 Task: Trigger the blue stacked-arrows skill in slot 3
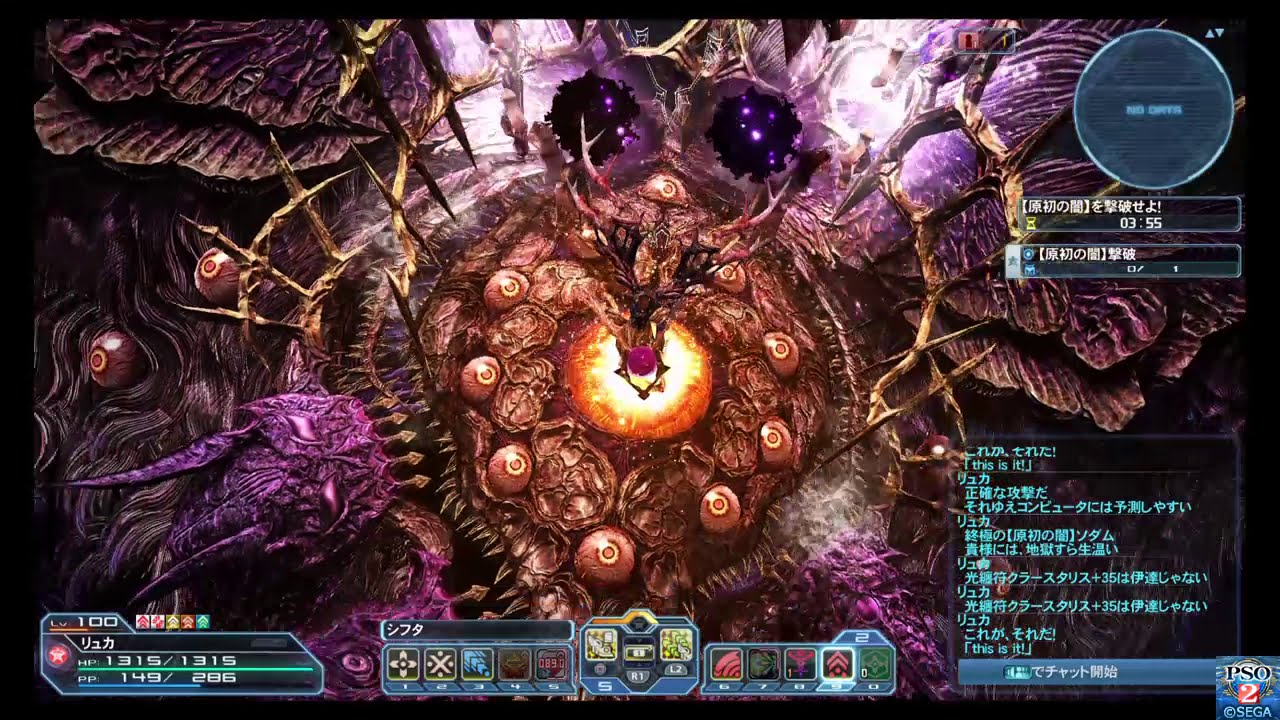[477, 664]
